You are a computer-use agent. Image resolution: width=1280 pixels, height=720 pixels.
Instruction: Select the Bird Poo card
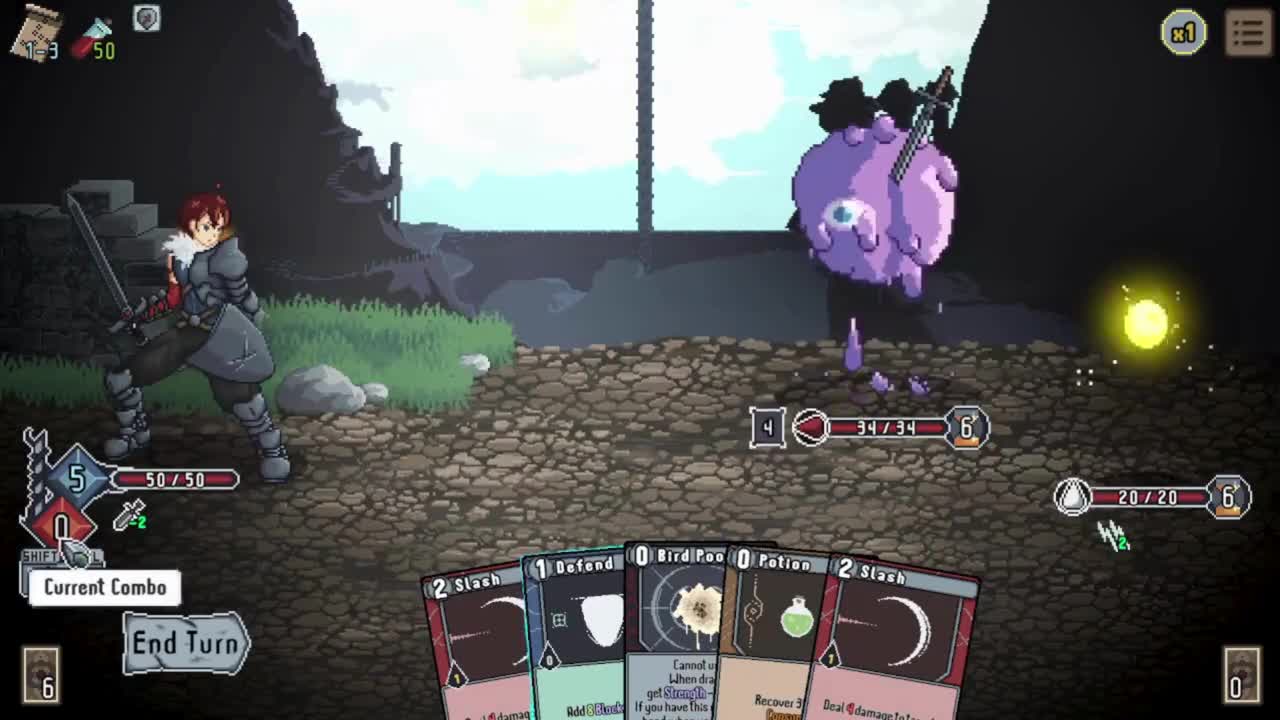[678, 630]
